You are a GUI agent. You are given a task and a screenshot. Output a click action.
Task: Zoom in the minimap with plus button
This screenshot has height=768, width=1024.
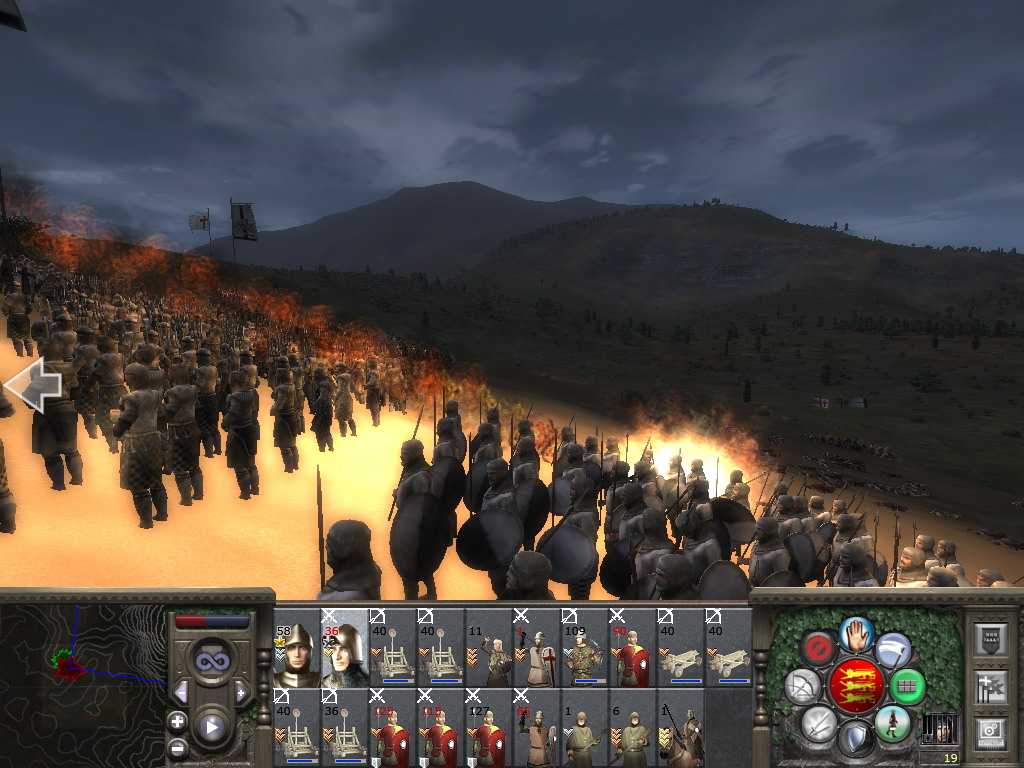coord(178,722)
